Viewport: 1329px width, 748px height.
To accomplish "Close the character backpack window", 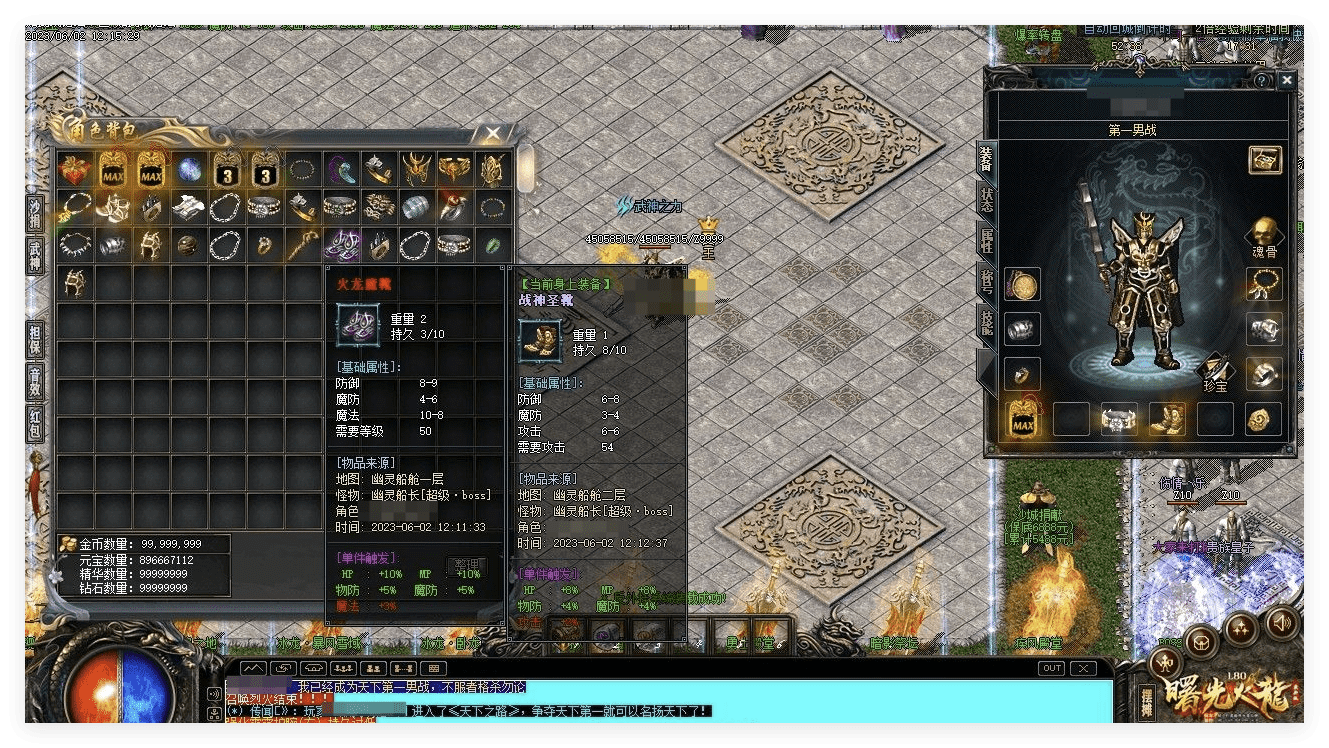I will [493, 133].
